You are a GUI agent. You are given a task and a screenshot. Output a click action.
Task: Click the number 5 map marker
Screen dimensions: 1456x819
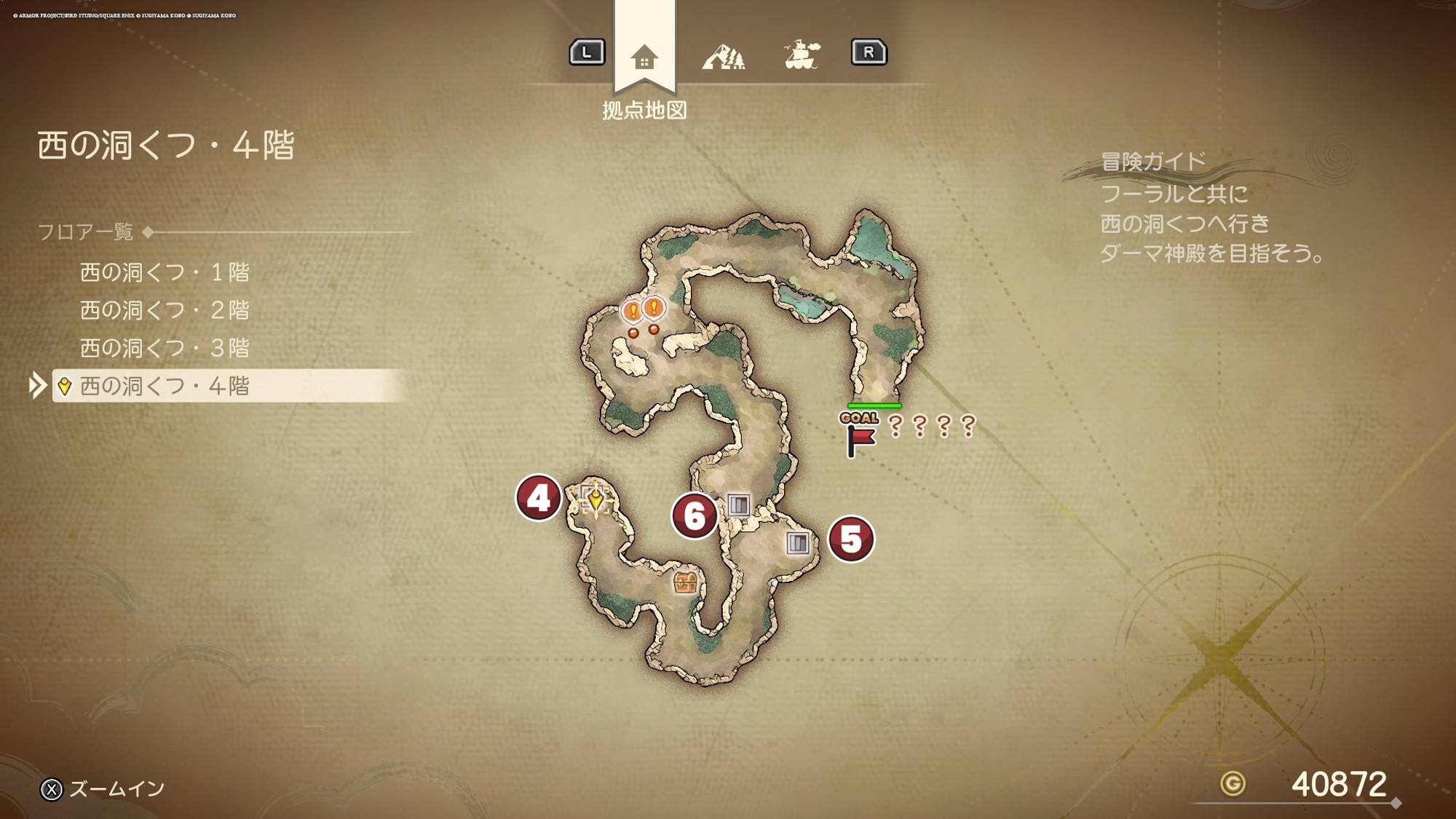[851, 539]
